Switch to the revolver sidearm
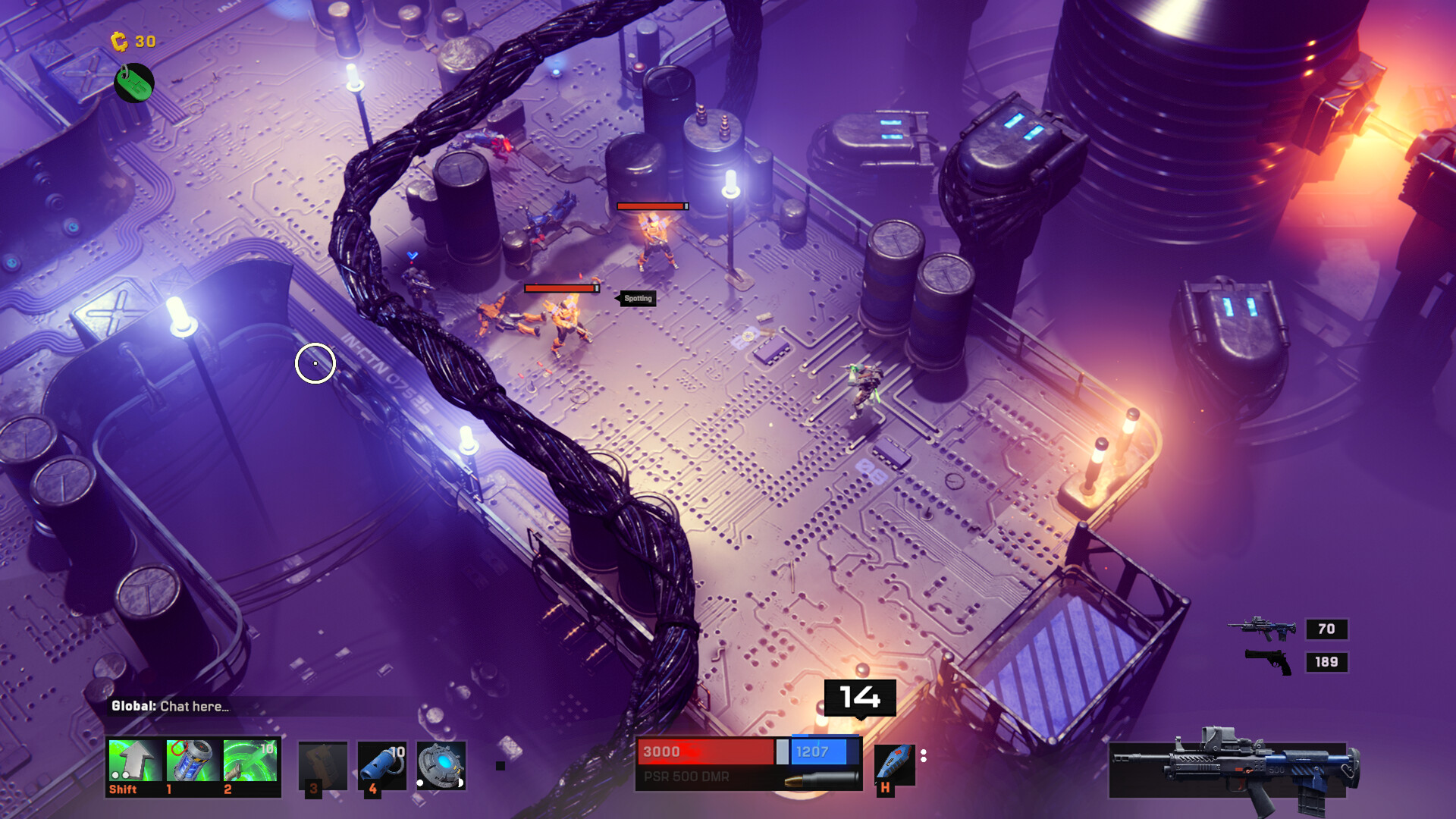 pos(1269,662)
